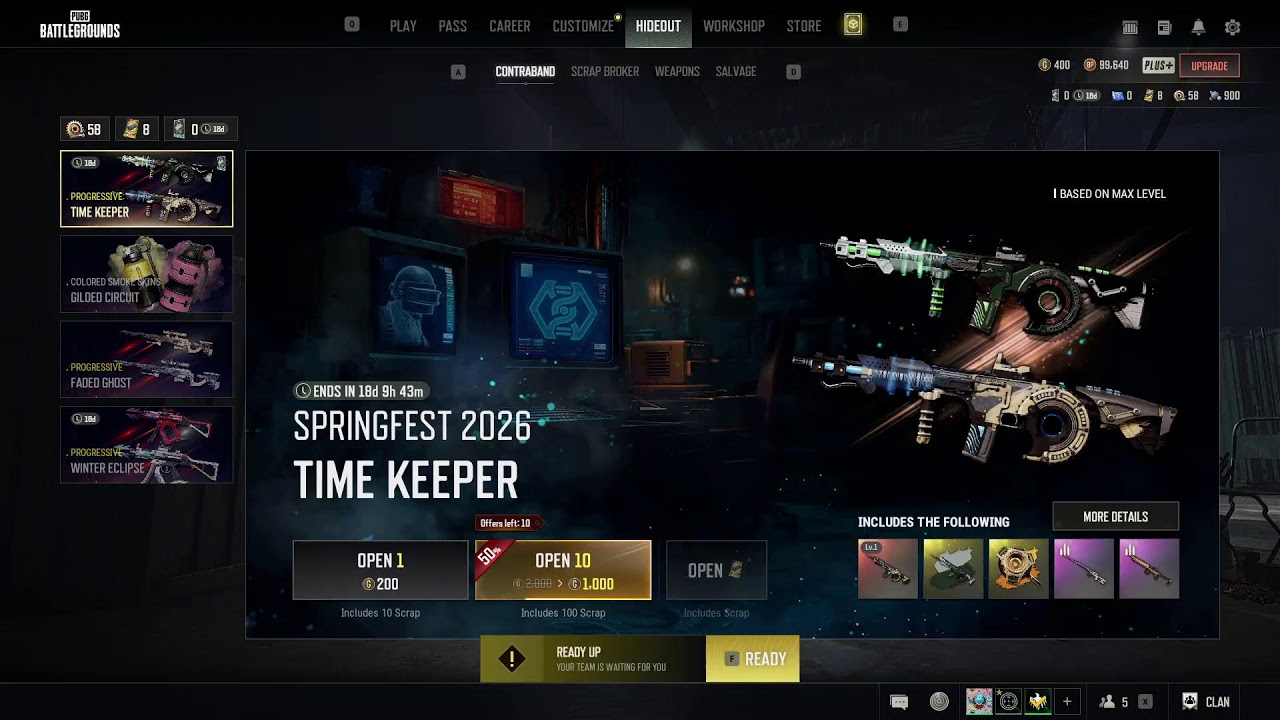1280x720 pixels.
Task: Open the Clan panel
Action: (x=1206, y=702)
